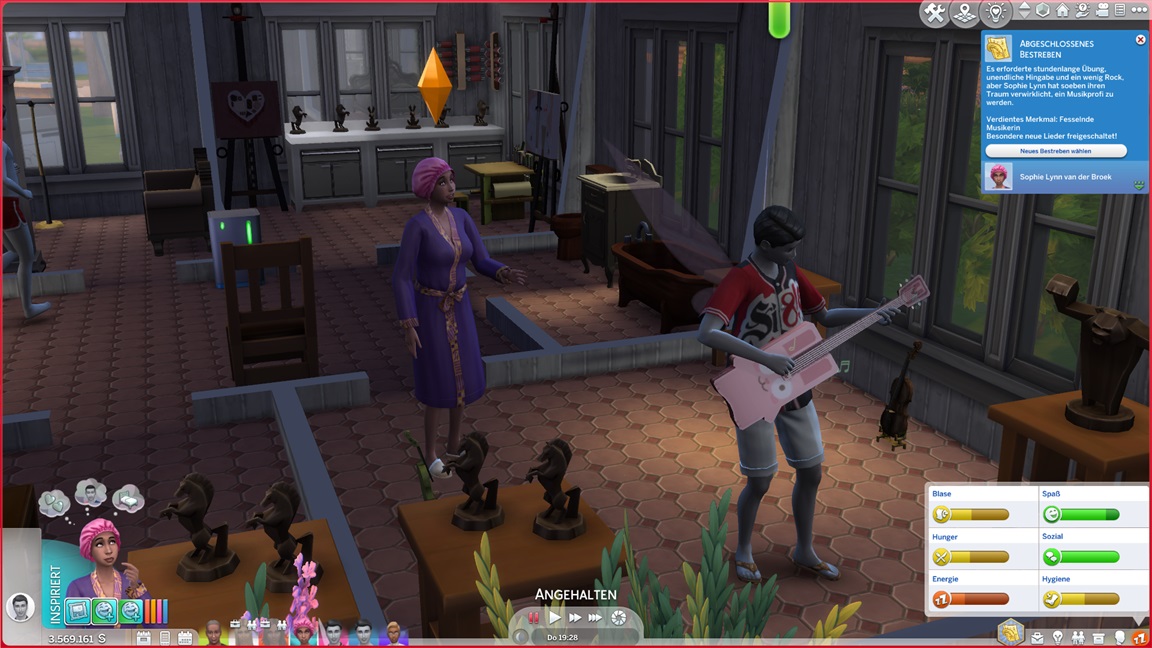Open the career briefcase panel
The image size is (1152, 648).
tap(1038, 637)
